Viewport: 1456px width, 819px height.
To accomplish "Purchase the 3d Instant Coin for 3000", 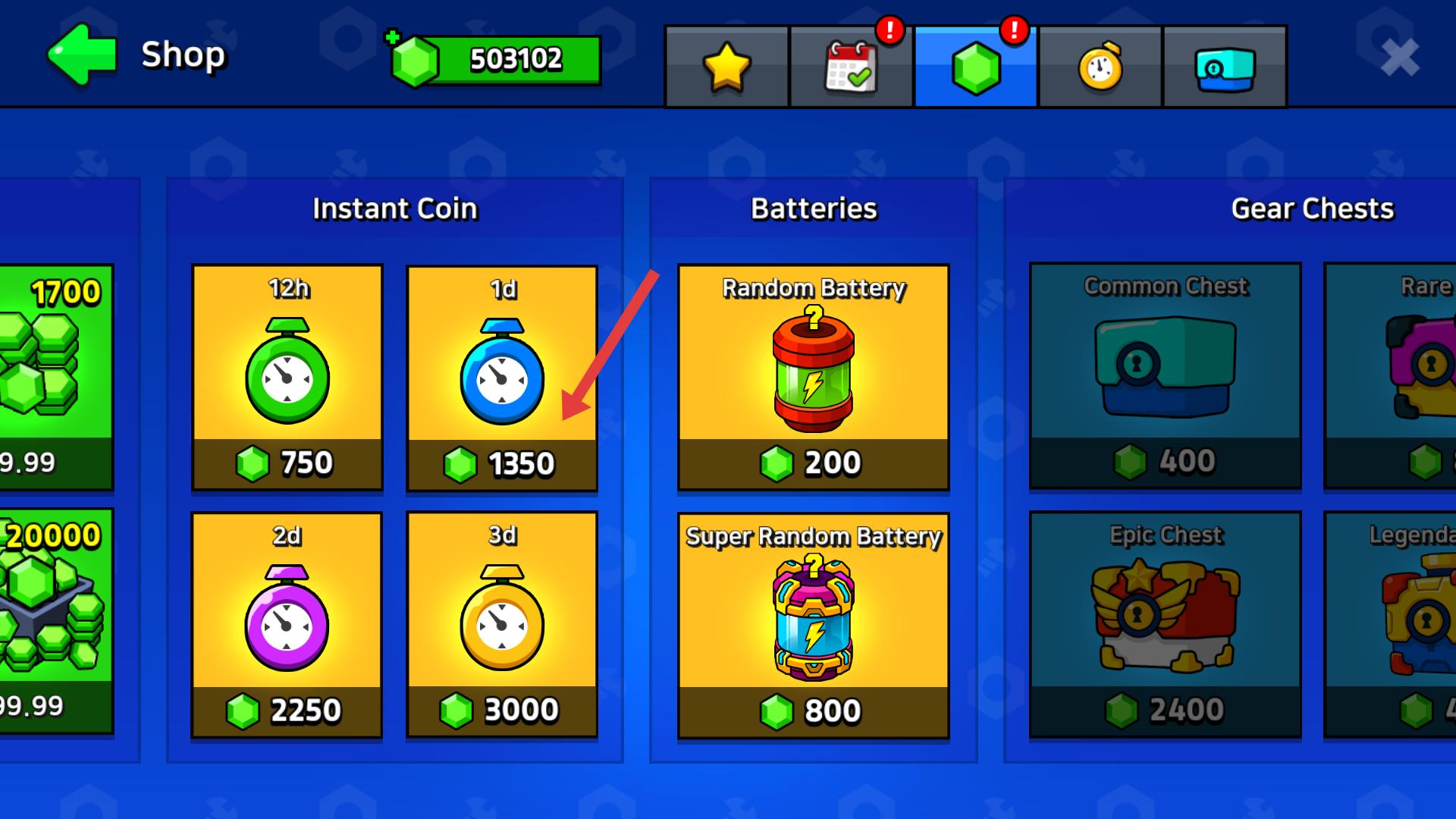I will 502,625.
